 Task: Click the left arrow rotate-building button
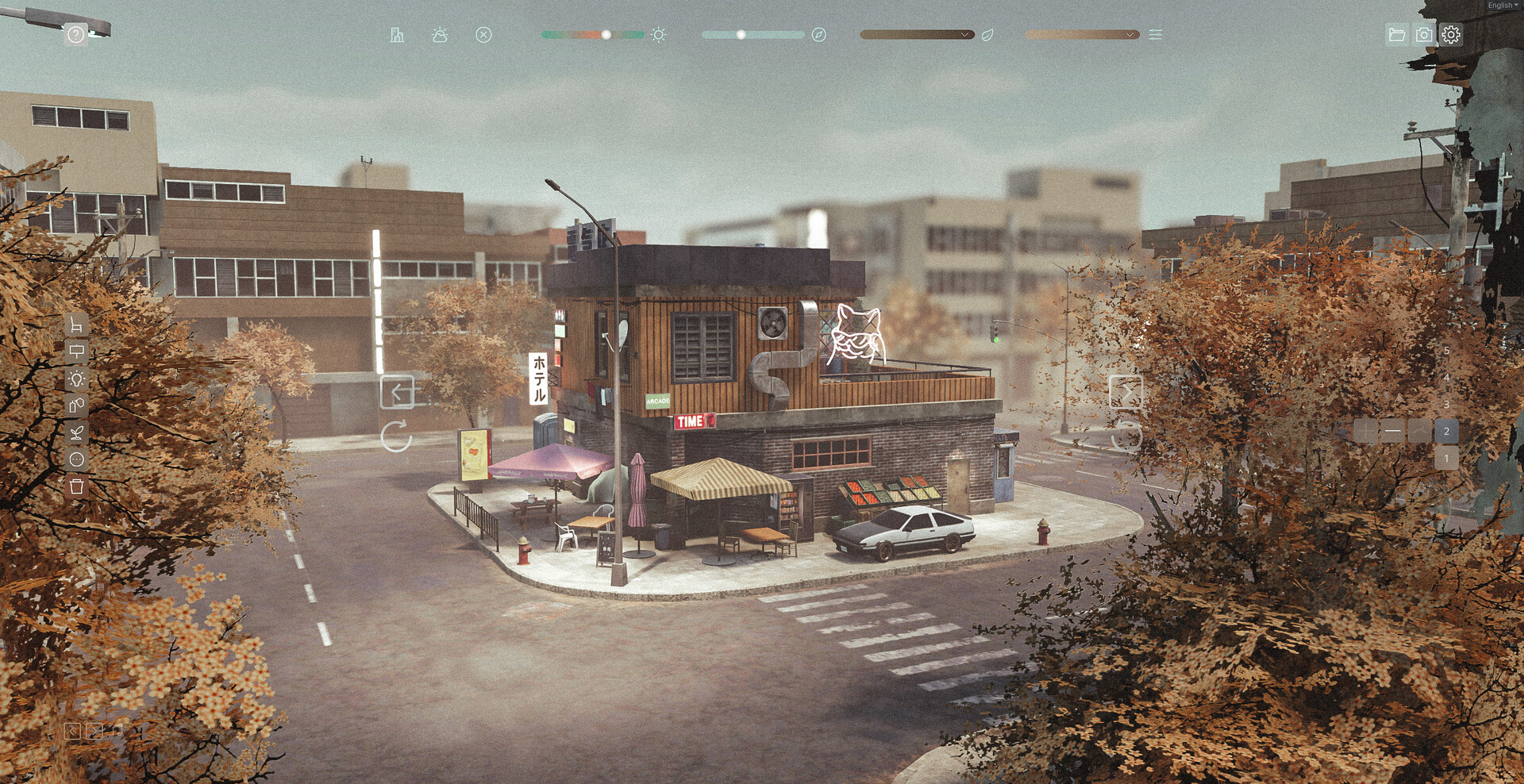[x=397, y=392]
